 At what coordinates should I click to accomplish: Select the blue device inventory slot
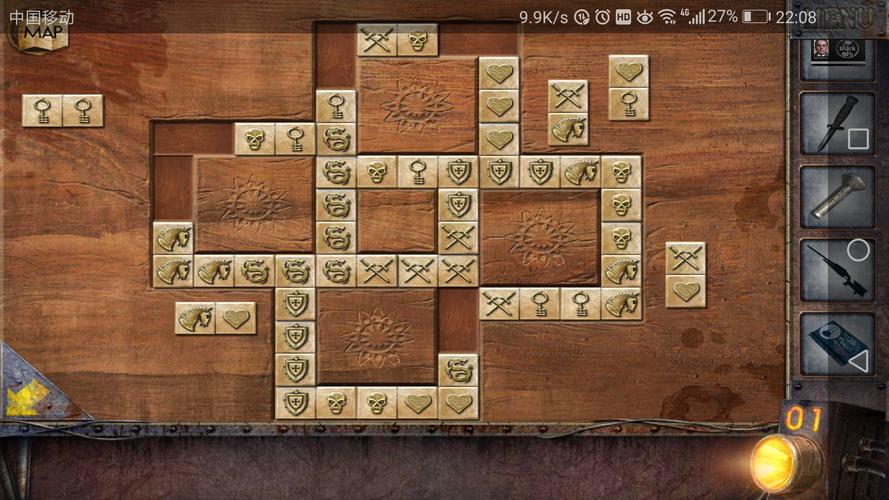837,343
